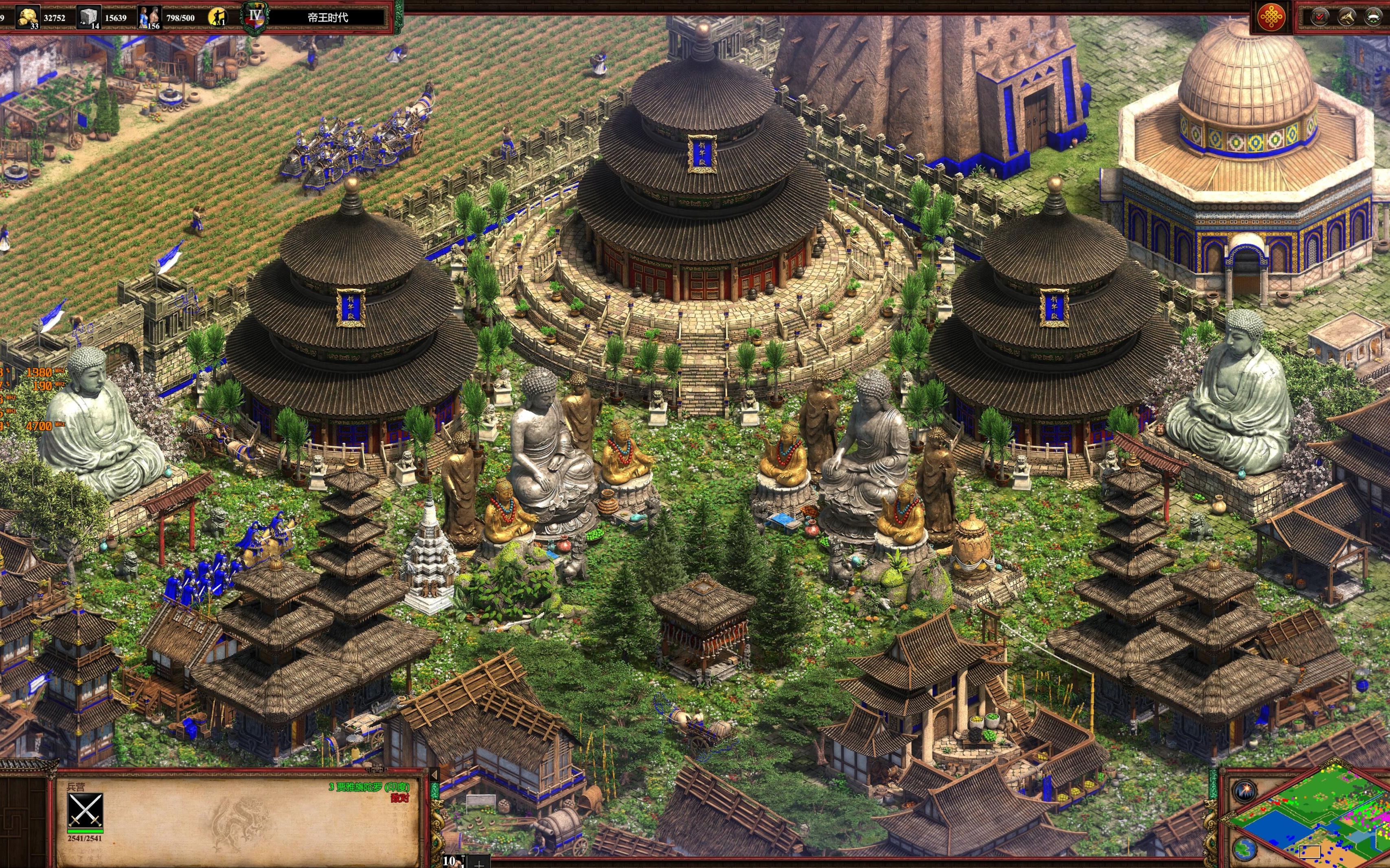Open the objectives checkmark button

click(1320, 17)
